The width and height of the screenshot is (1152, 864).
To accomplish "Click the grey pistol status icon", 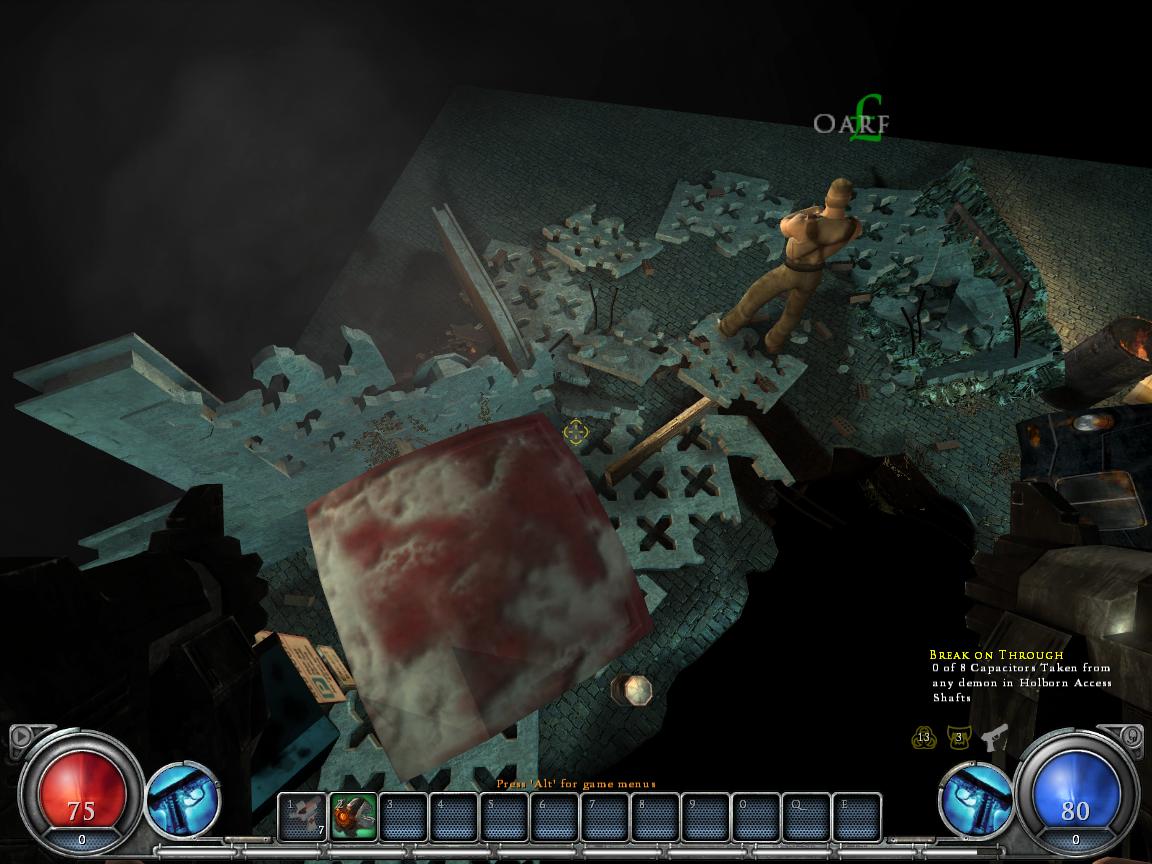I will pyautogui.click(x=994, y=738).
